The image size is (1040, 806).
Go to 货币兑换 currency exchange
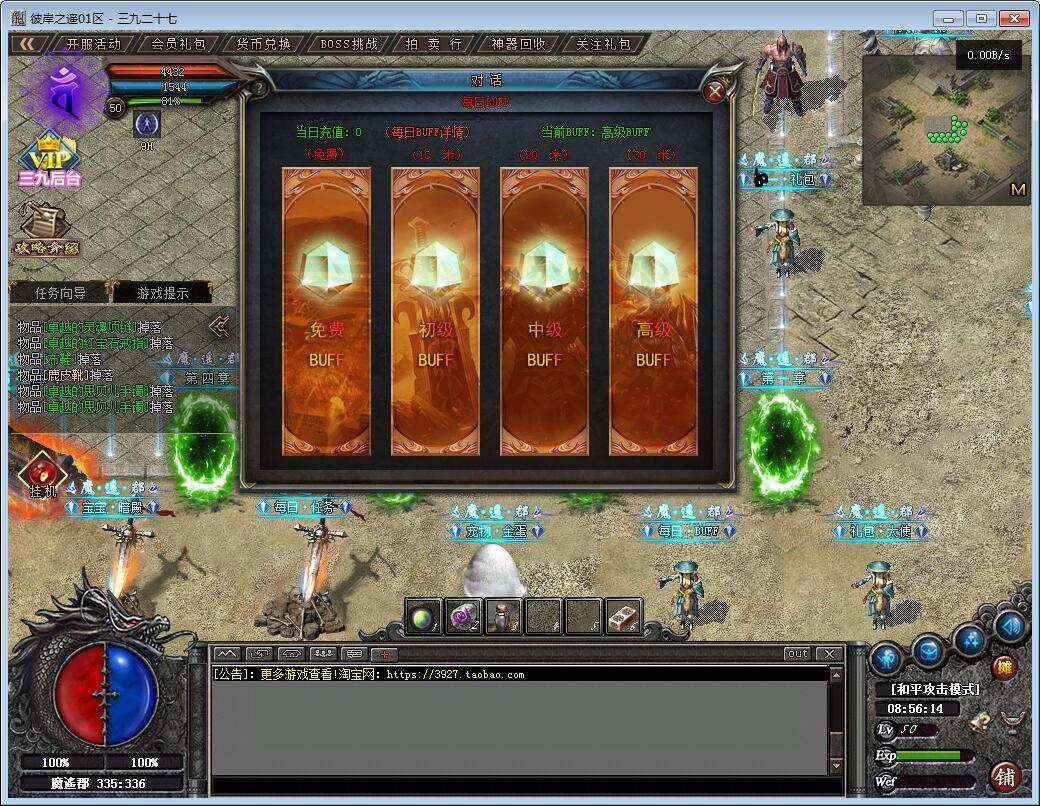point(264,44)
